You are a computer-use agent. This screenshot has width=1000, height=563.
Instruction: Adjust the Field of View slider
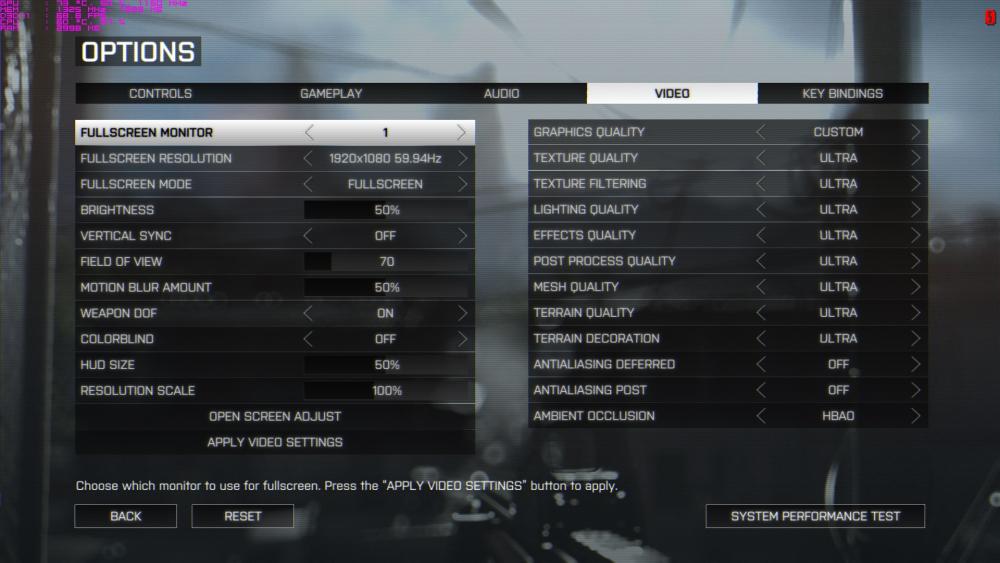(387, 262)
